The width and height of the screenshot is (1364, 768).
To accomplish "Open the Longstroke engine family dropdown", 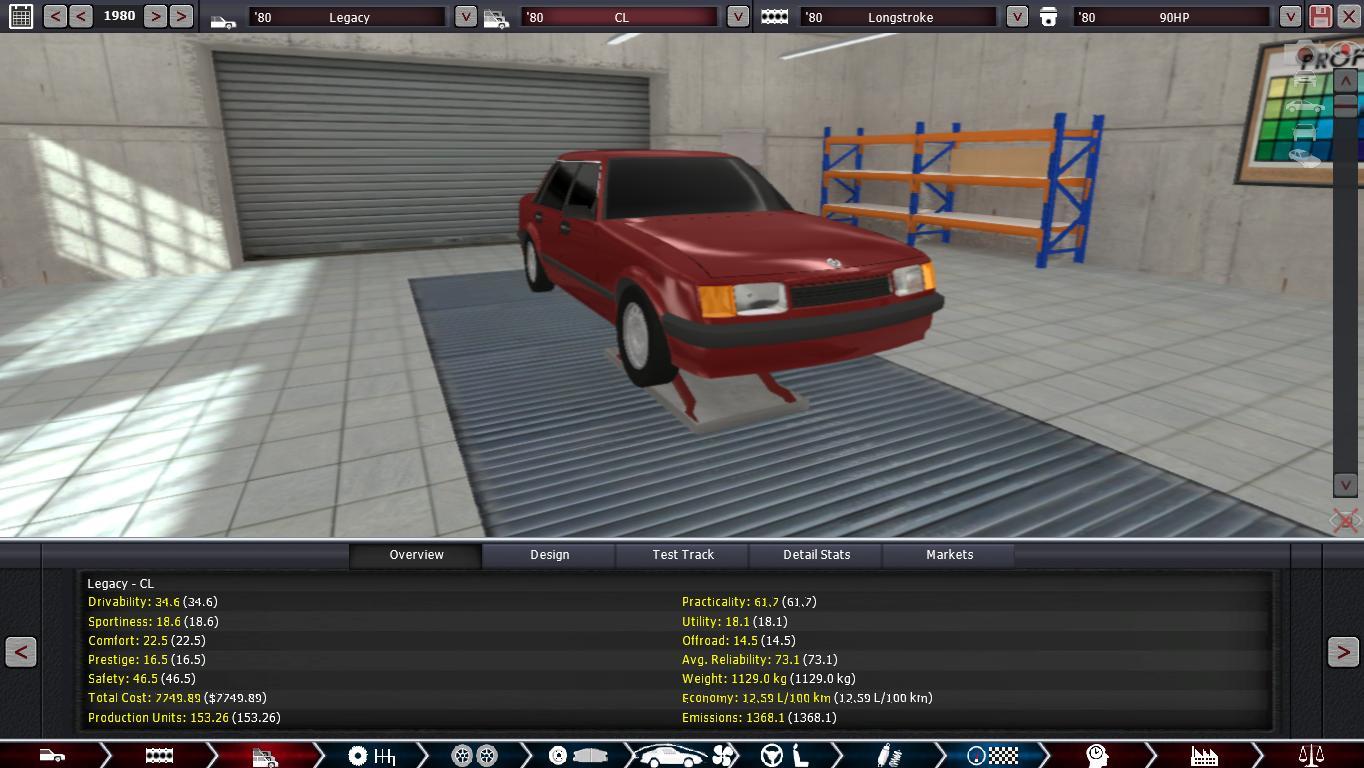I will coord(1017,17).
